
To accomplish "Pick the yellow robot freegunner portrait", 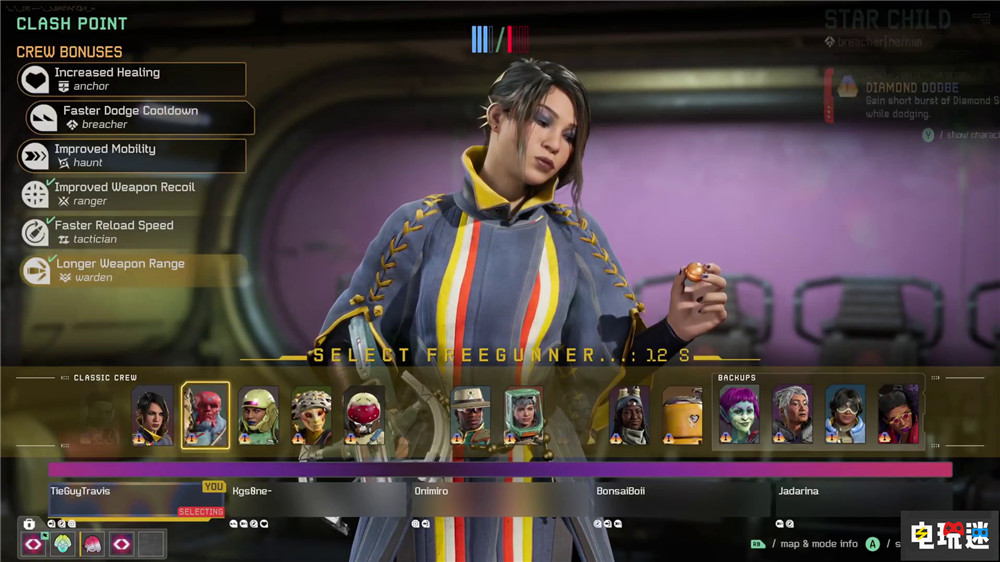I will tap(682, 414).
